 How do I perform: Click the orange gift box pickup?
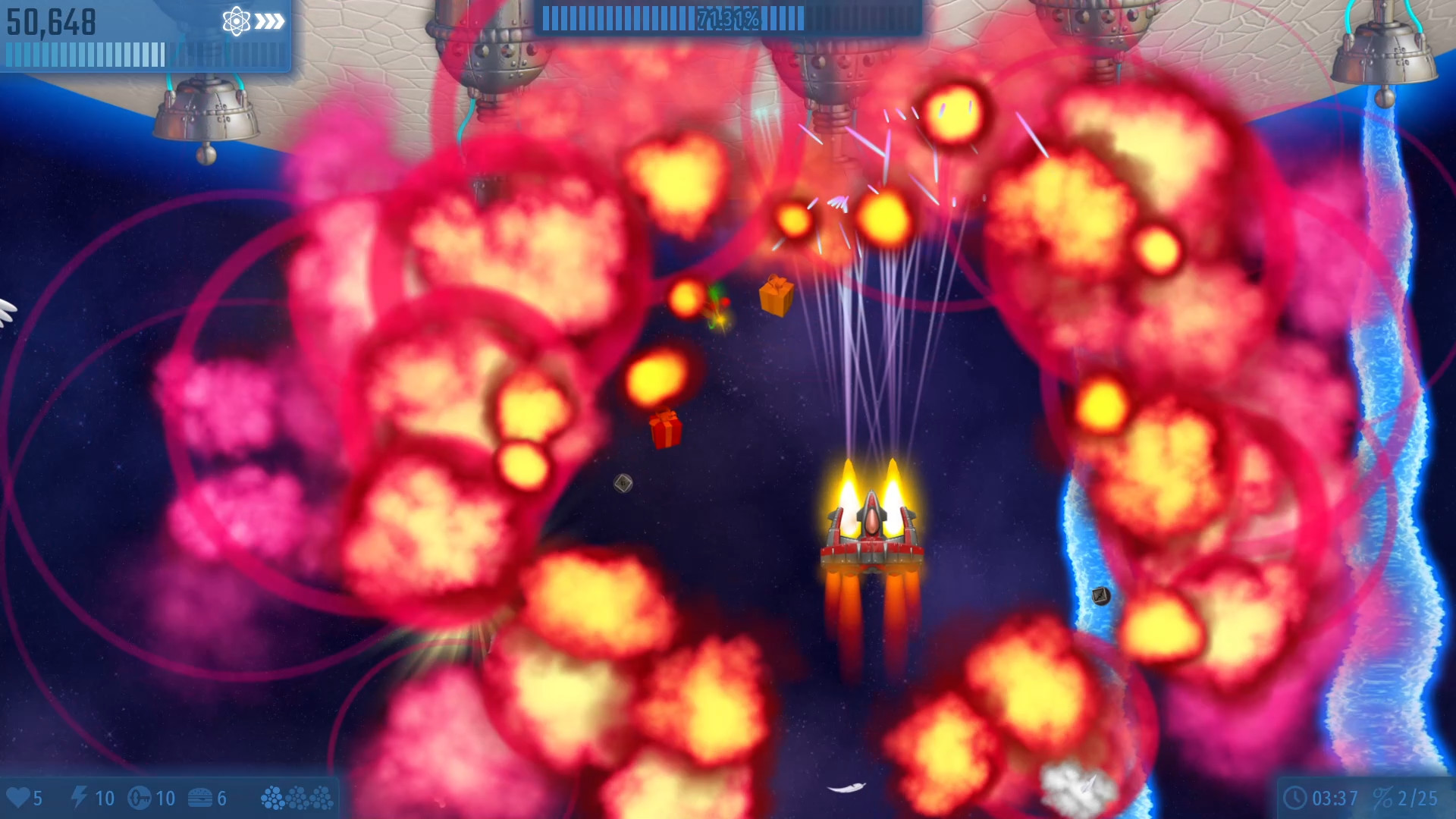point(776,297)
